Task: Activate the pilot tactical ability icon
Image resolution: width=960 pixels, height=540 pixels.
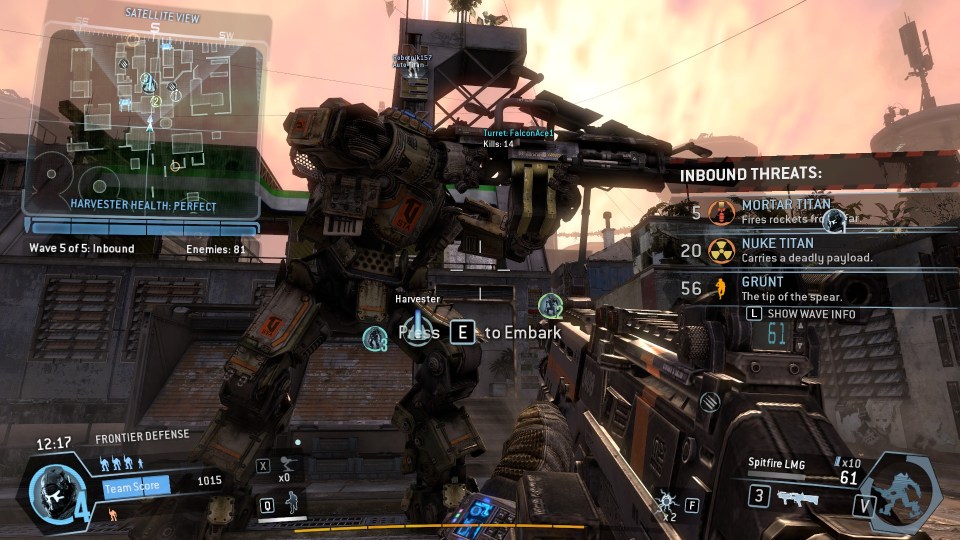Action: click(x=293, y=503)
